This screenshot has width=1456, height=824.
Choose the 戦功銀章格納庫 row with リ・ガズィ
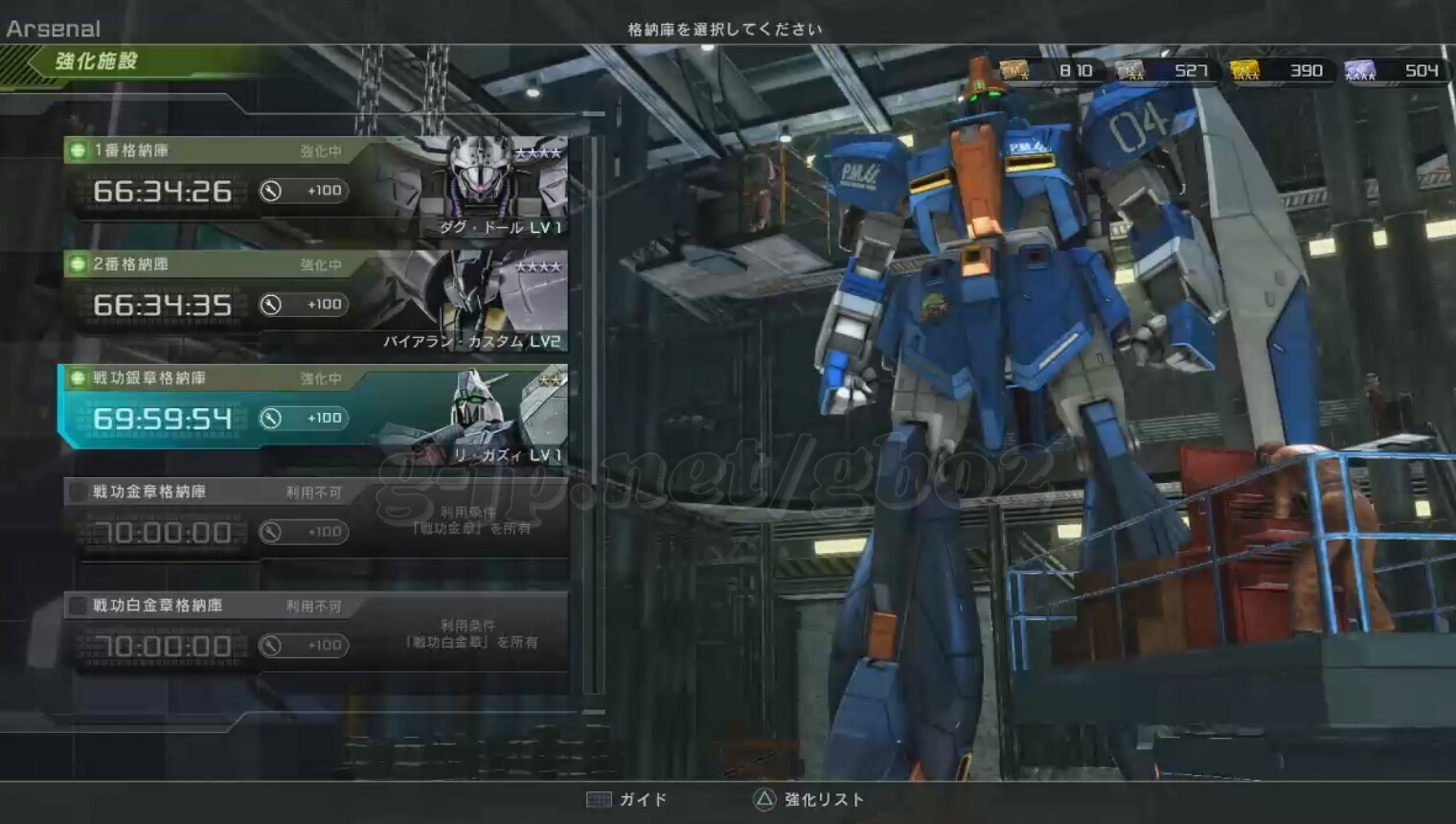coord(192,378)
